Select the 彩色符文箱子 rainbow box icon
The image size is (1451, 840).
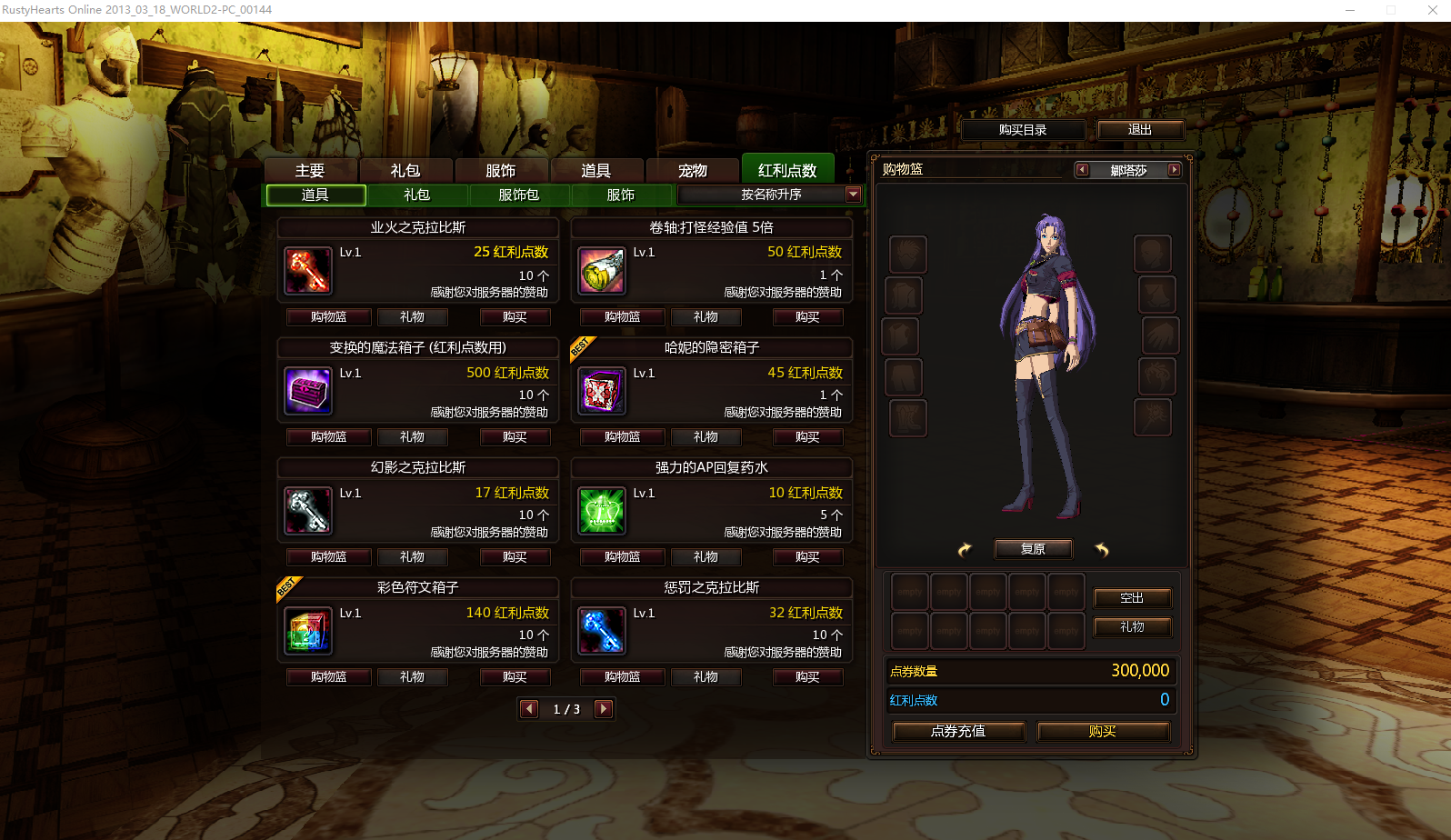pyautogui.click(x=307, y=632)
